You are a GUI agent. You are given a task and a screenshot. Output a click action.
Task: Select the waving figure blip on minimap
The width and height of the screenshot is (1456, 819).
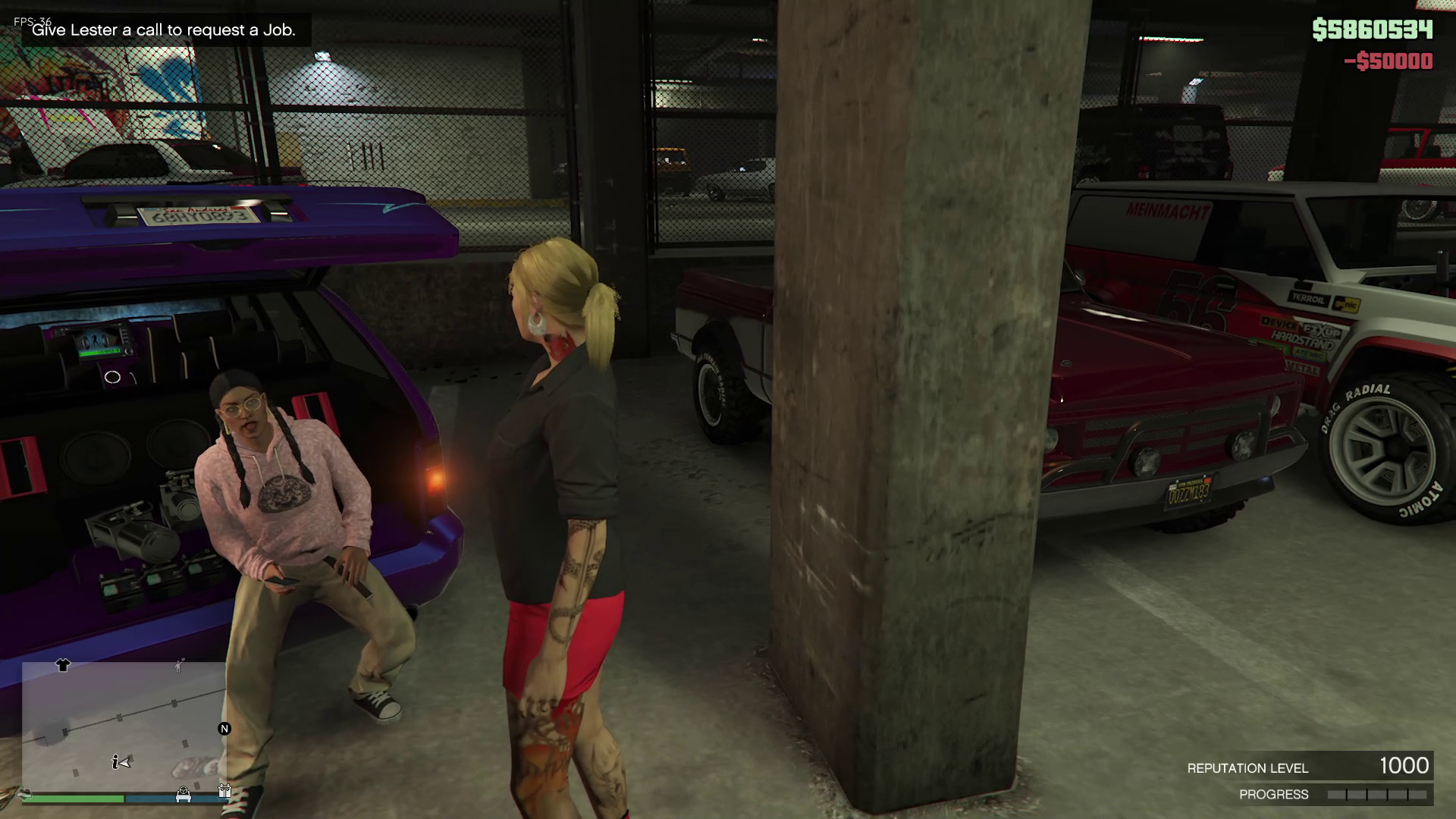[x=179, y=666]
